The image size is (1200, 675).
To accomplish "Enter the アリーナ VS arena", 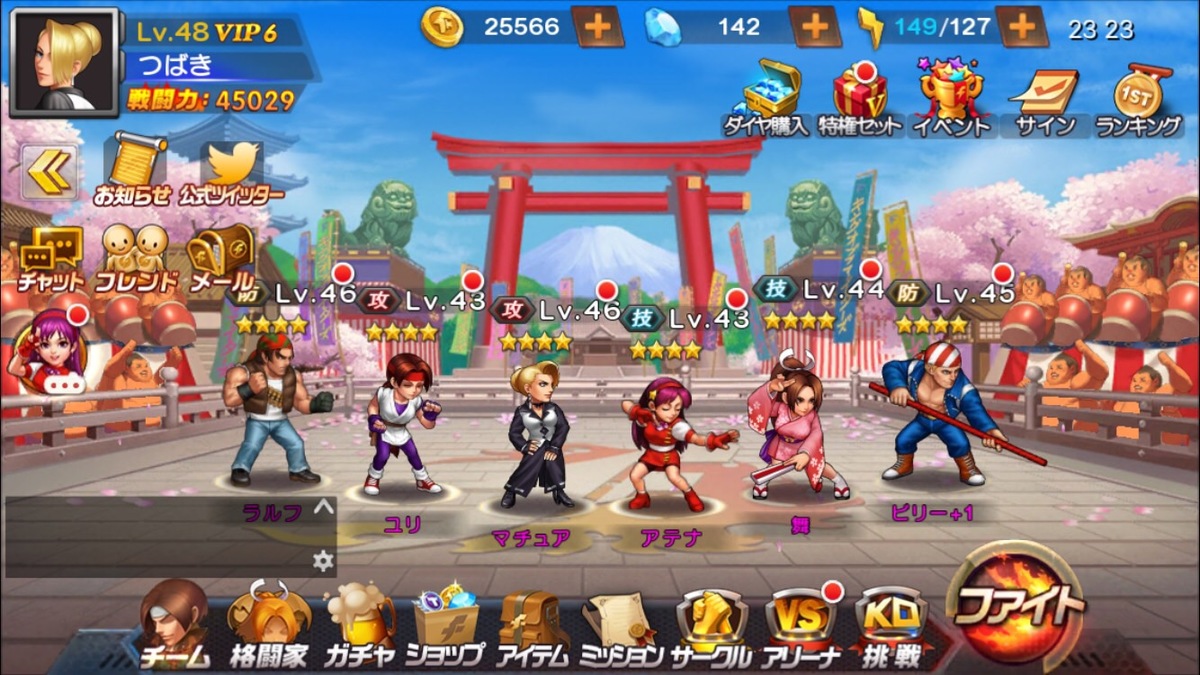I will click(x=799, y=627).
